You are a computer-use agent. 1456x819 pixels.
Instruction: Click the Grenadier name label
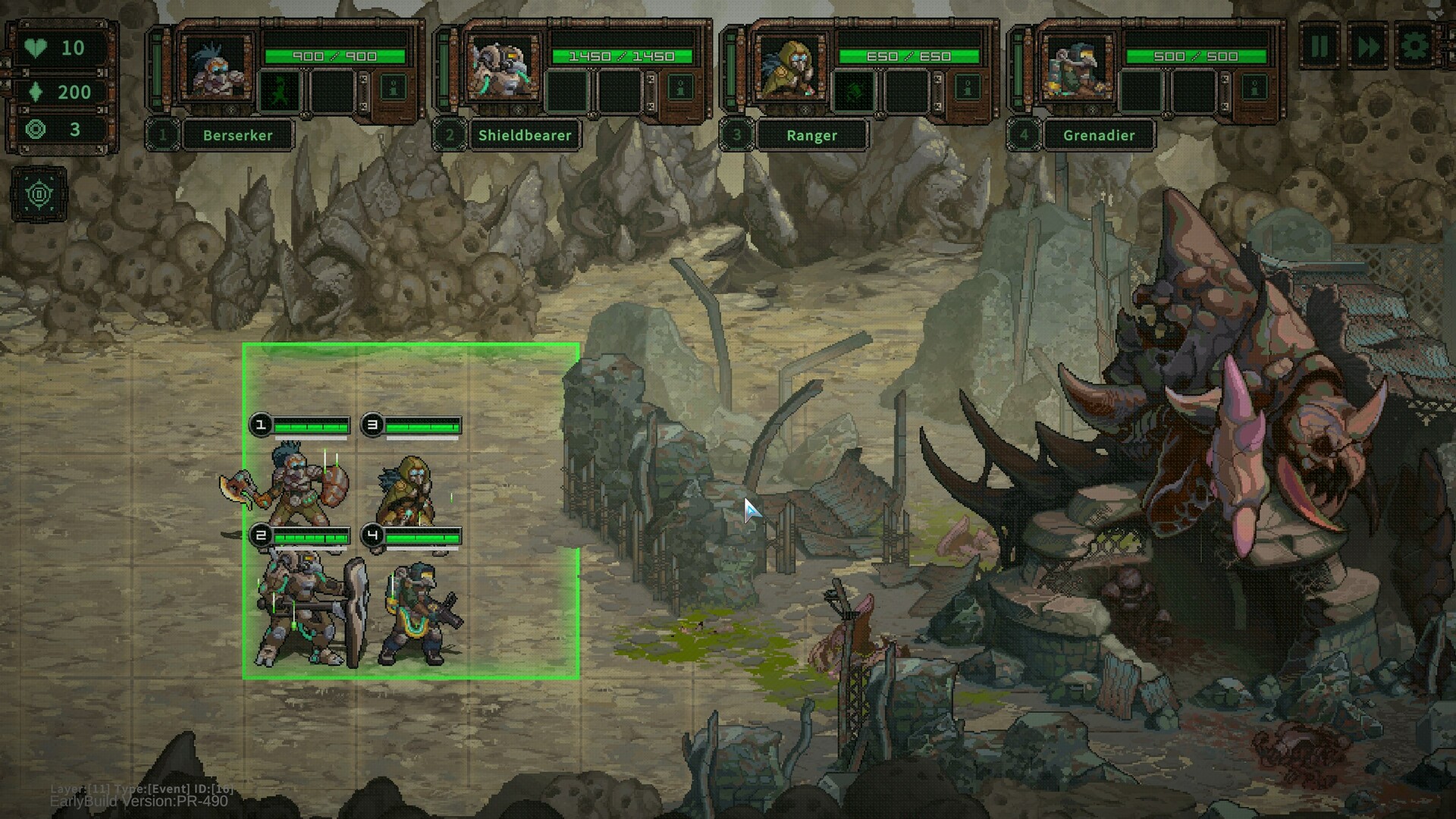click(1099, 136)
